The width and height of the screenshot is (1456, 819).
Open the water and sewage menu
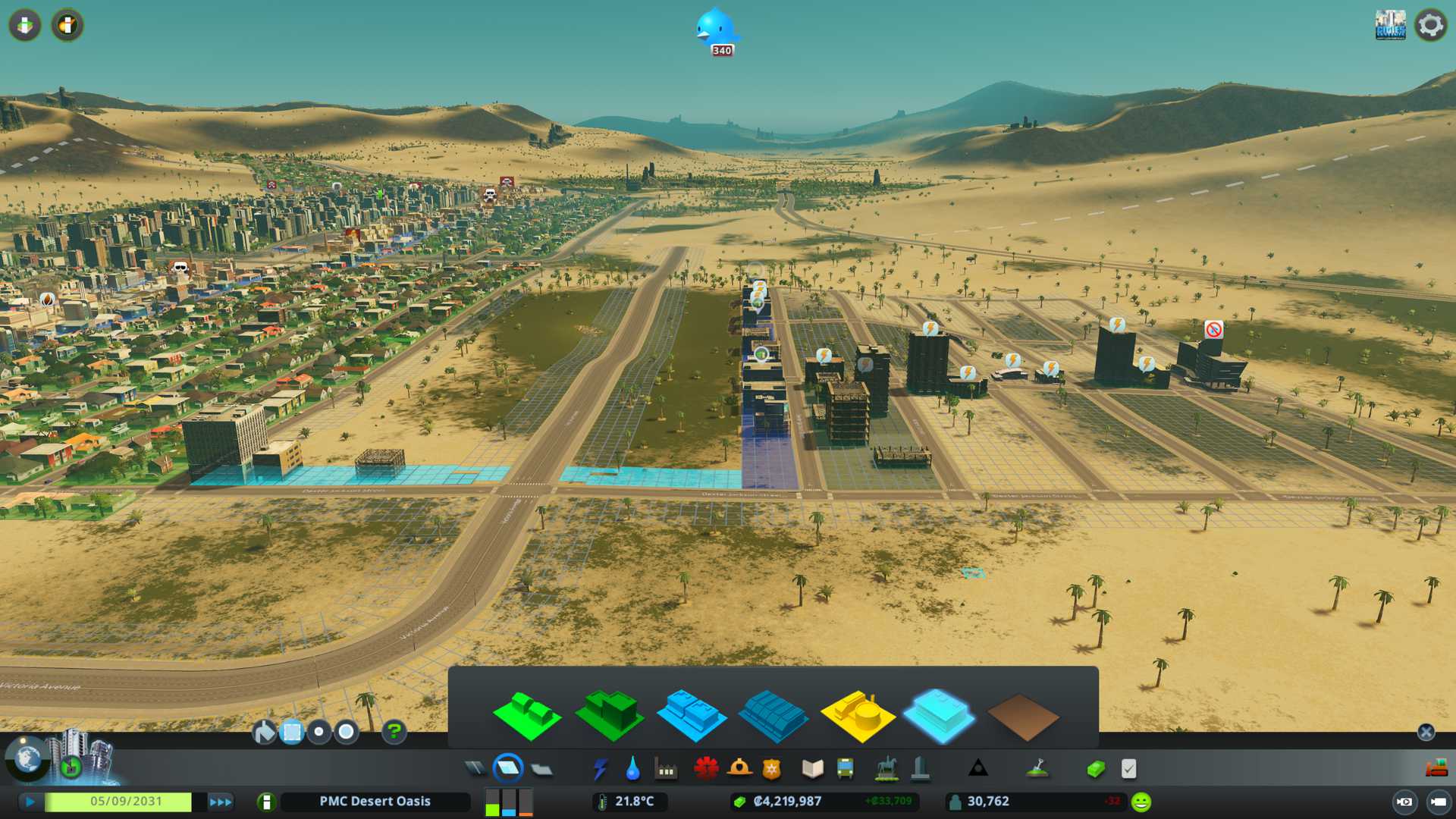tap(632, 769)
